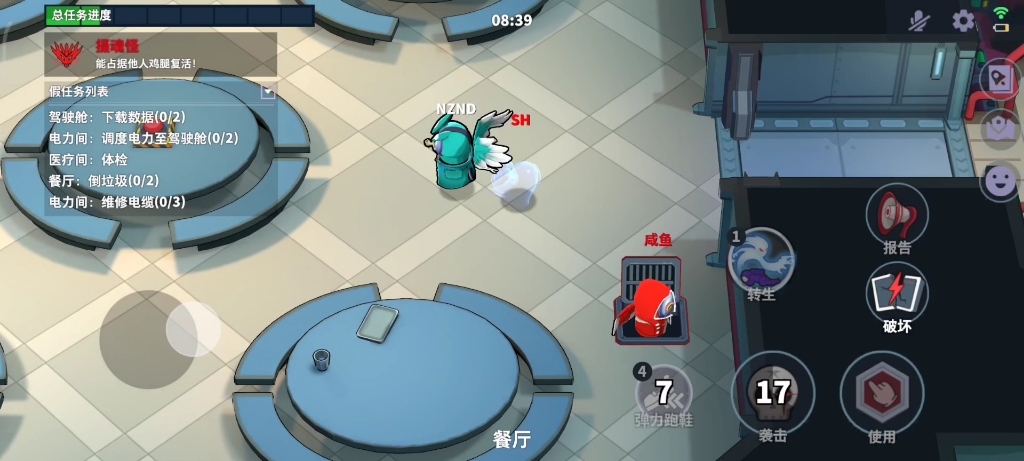The width and height of the screenshot is (1024, 461).
Task: Collapse the 假任务列表 fake task list dropdown
Action: [268, 91]
